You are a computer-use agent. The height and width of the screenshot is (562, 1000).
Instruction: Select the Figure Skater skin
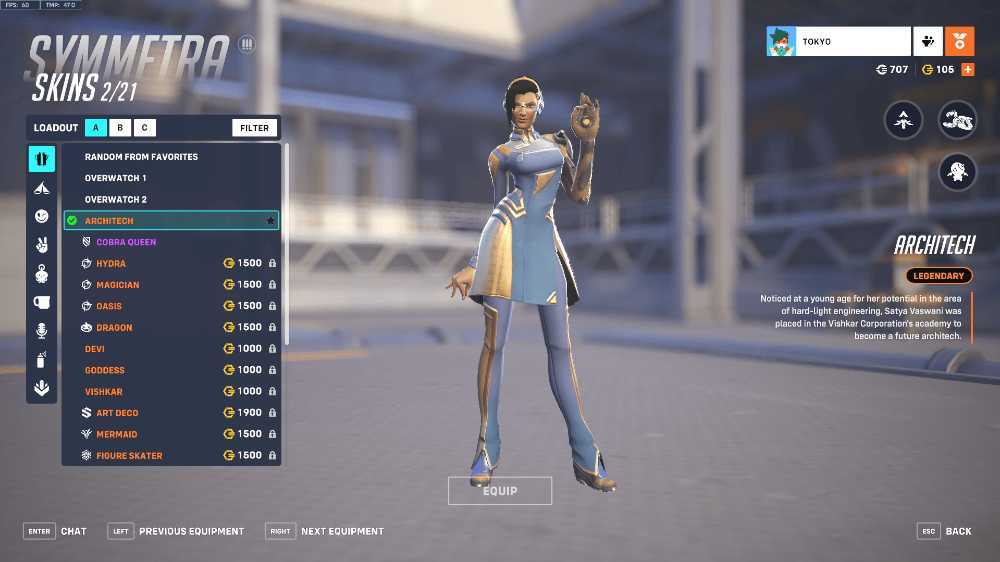coord(129,456)
